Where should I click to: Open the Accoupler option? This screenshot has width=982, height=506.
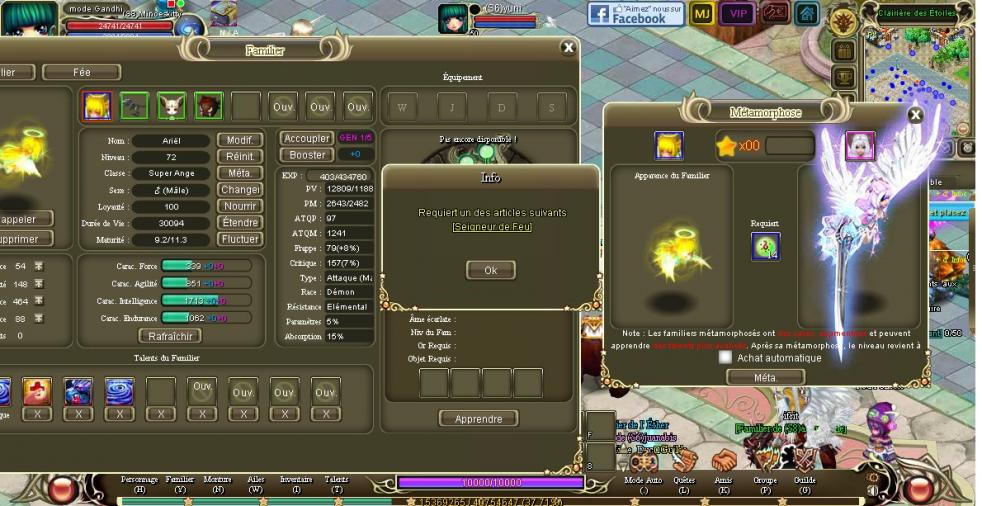(306, 138)
